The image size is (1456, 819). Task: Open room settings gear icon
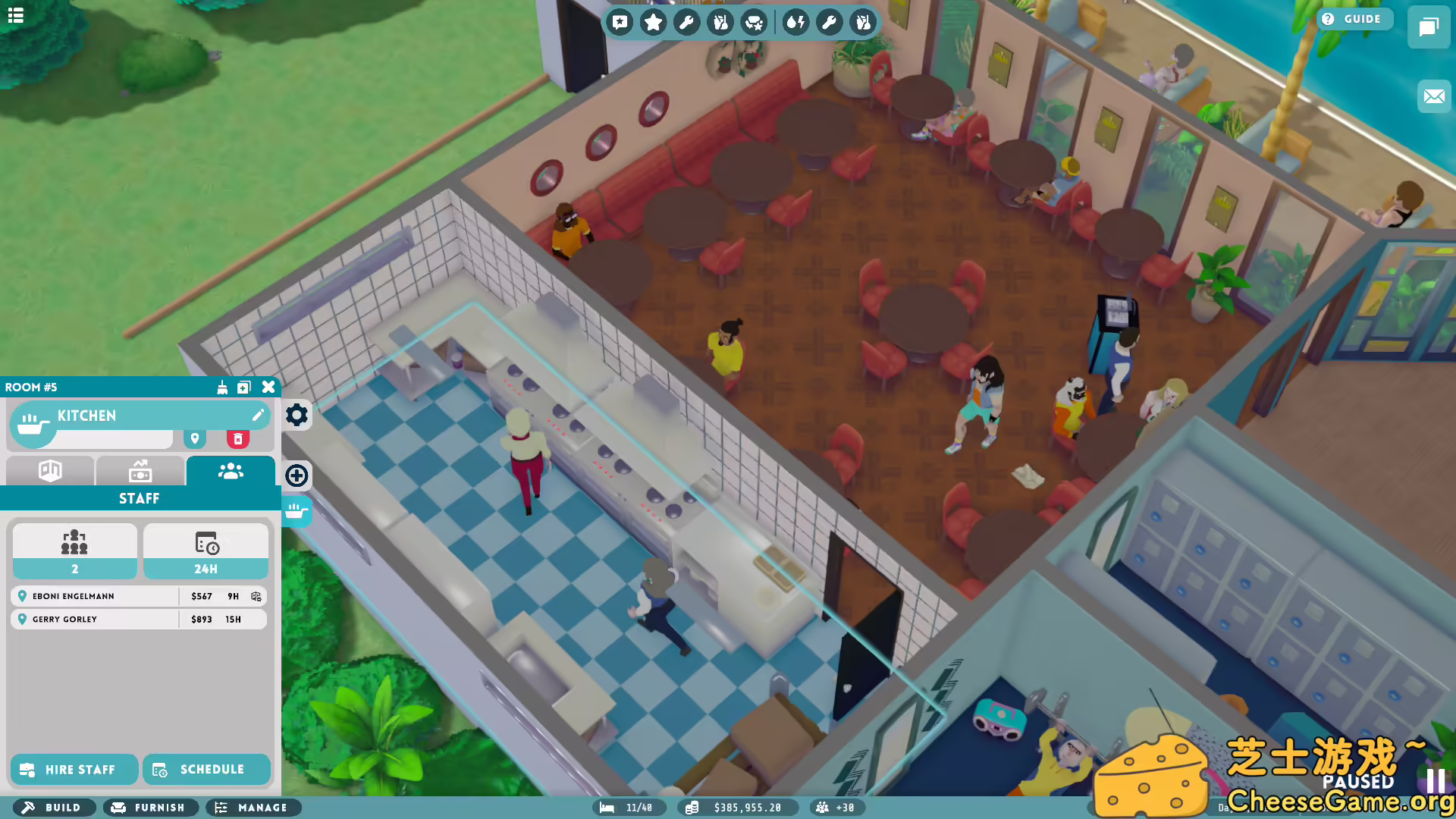pos(297,415)
